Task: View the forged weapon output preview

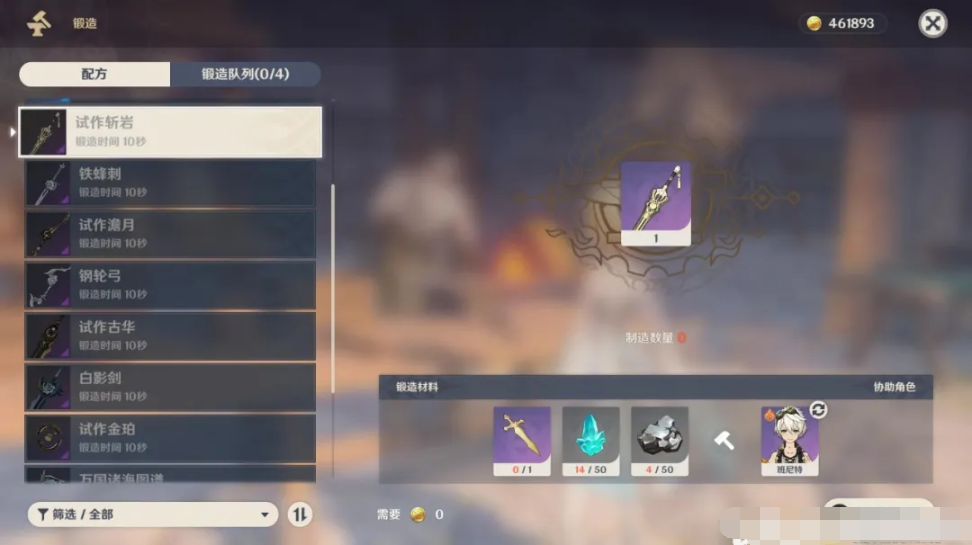Action: (x=655, y=203)
